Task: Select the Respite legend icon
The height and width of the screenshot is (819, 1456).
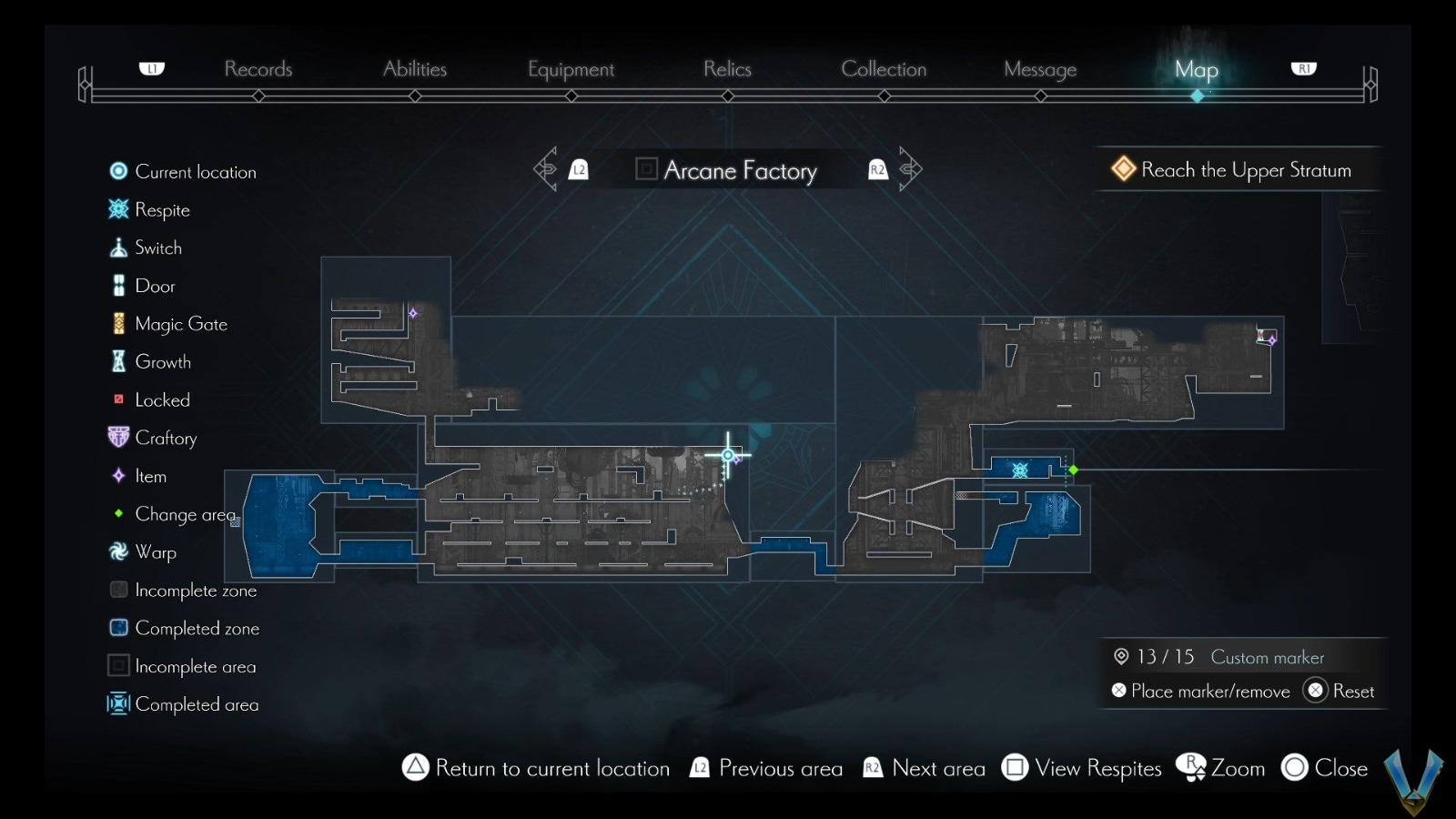Action: click(118, 209)
